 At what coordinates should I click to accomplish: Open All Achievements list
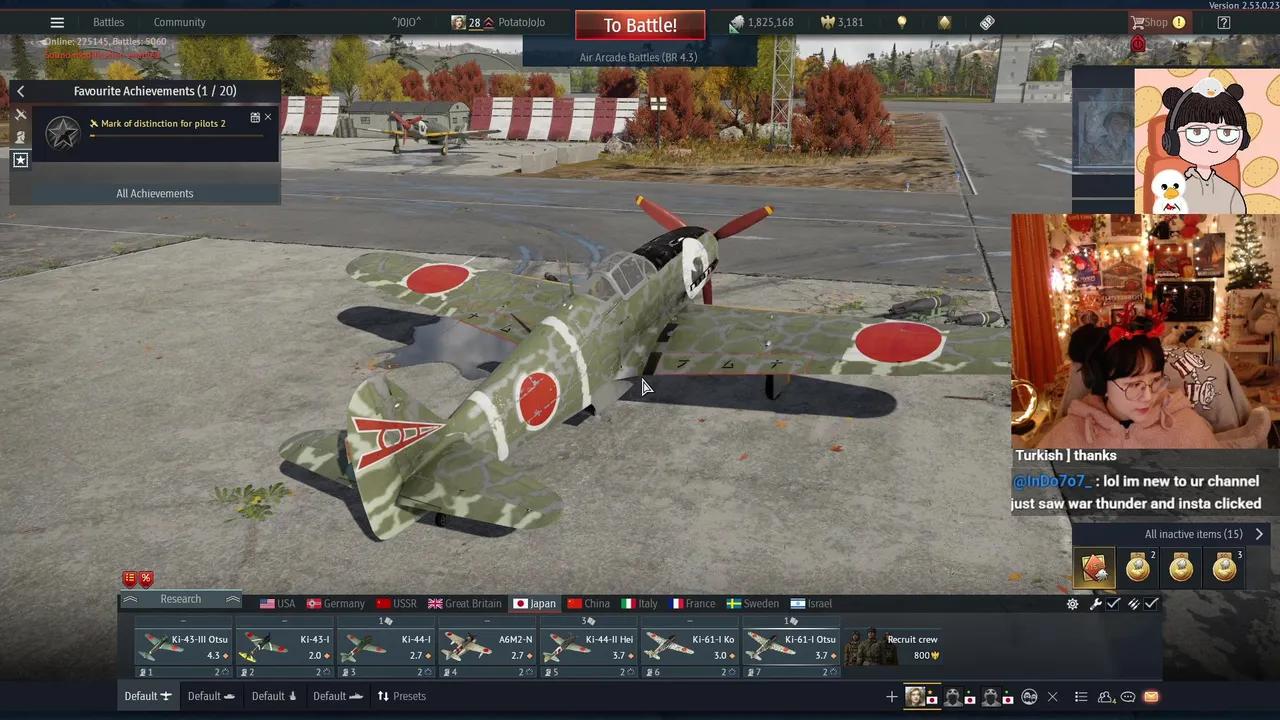(x=154, y=193)
